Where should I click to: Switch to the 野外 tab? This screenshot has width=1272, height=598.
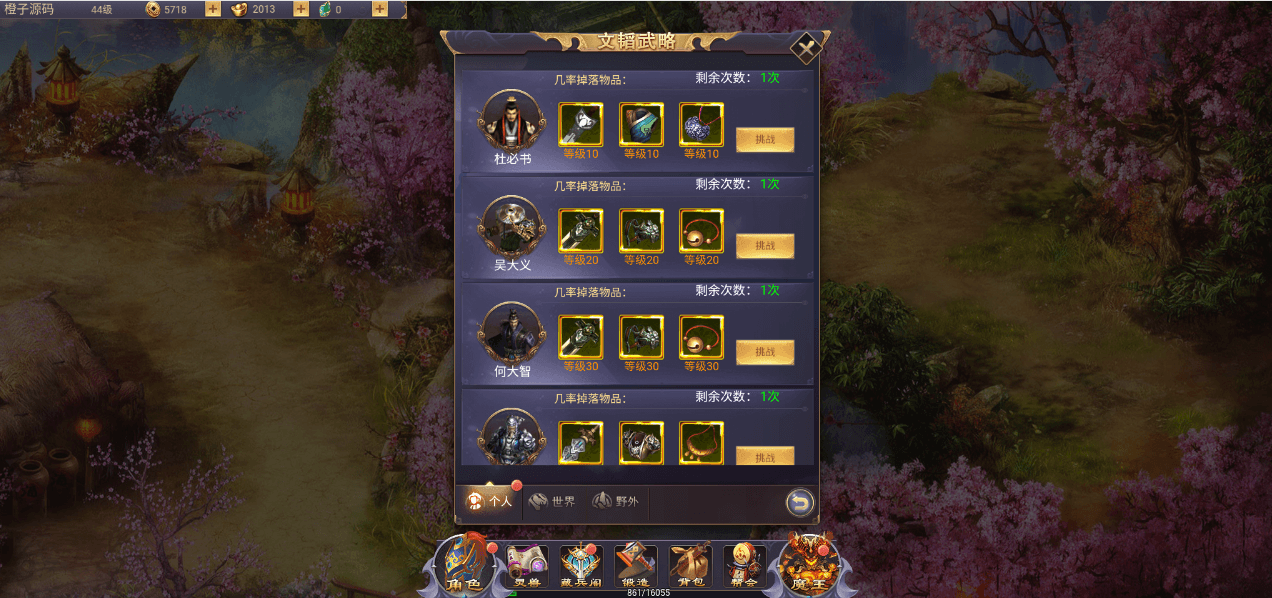(614, 502)
